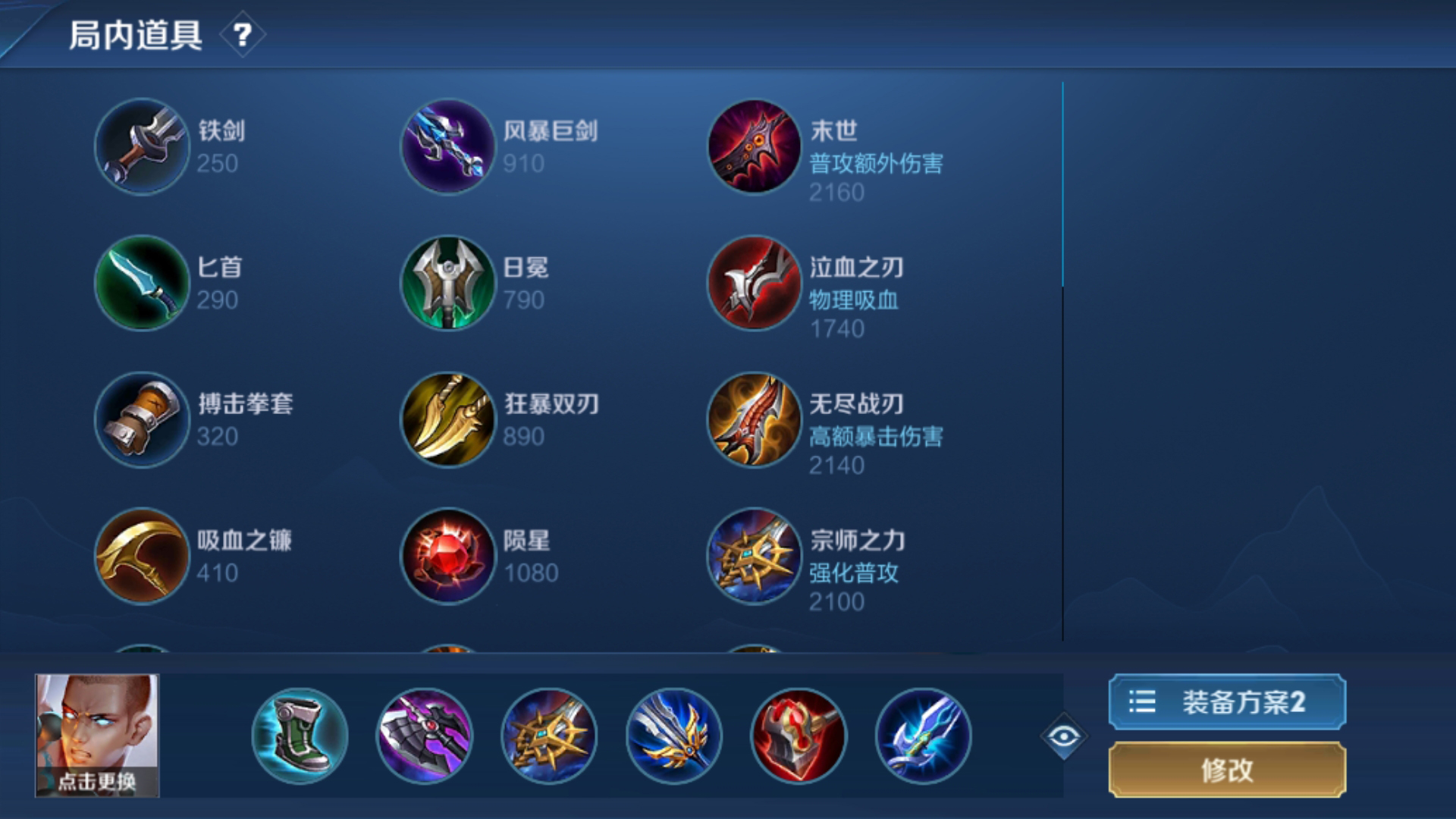Open the 装备方案2 loadout menu
Screen dimensions: 1456x819
pyautogui.click(x=1226, y=701)
